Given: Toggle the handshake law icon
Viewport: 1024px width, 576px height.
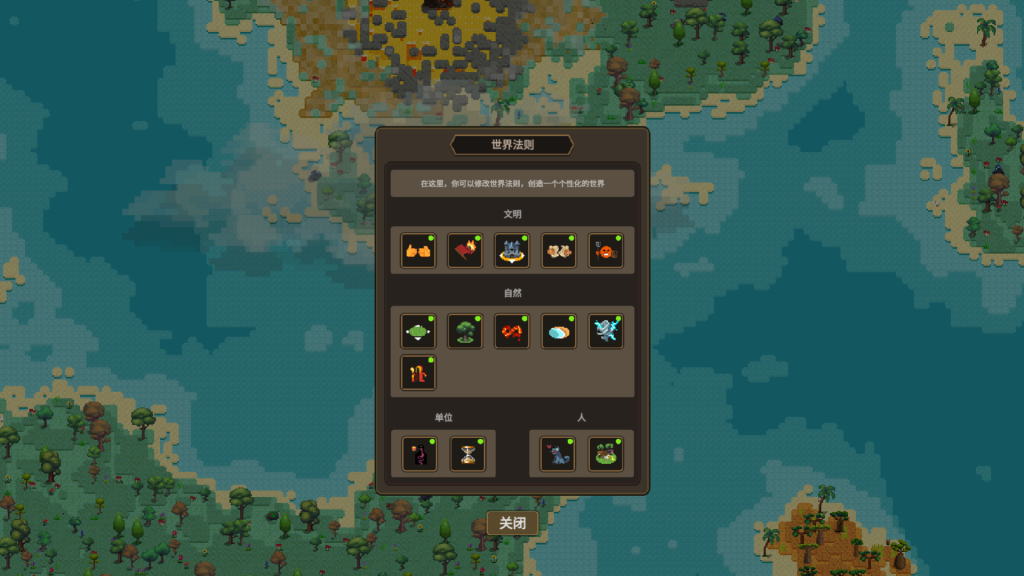Looking at the screenshot, I should pyautogui.click(x=559, y=251).
